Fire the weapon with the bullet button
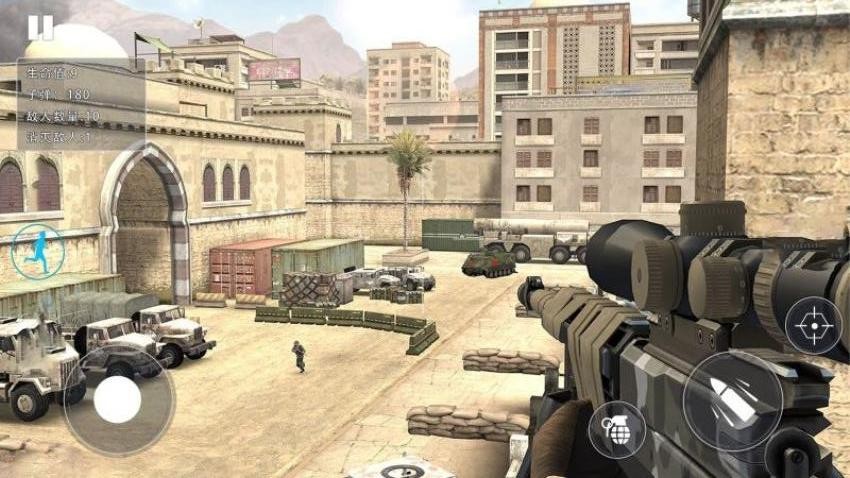The image size is (850, 478). pos(733,400)
